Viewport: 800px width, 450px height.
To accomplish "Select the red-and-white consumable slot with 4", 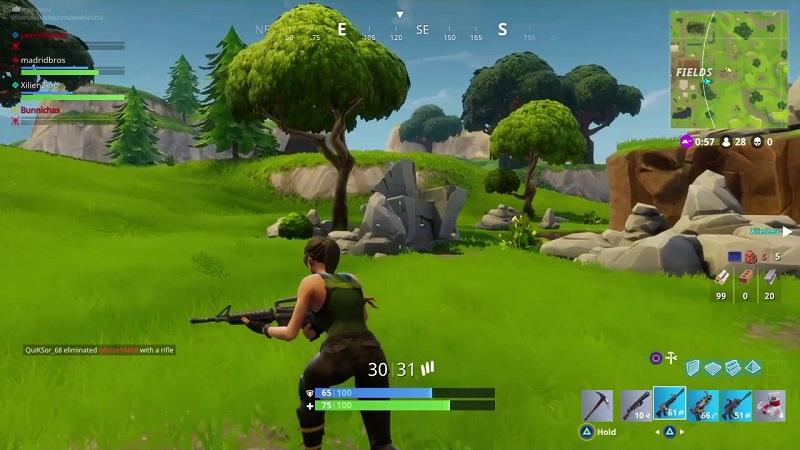I will tap(771, 405).
